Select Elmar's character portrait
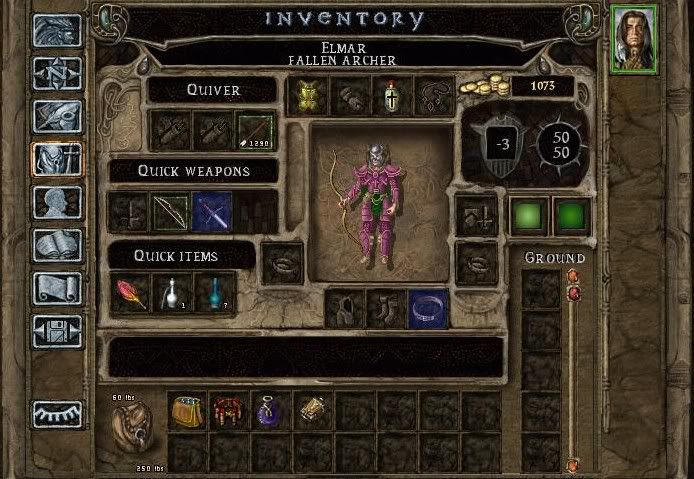This screenshot has height=479, width=694. pos(634,39)
